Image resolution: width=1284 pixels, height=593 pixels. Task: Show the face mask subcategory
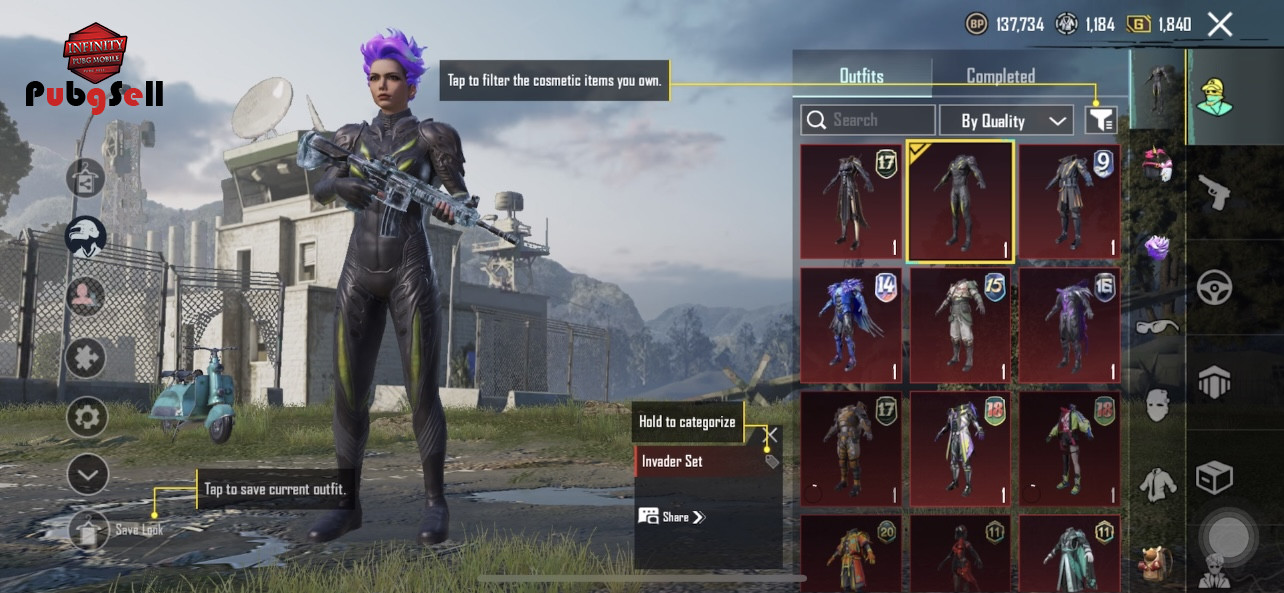click(x=1158, y=405)
